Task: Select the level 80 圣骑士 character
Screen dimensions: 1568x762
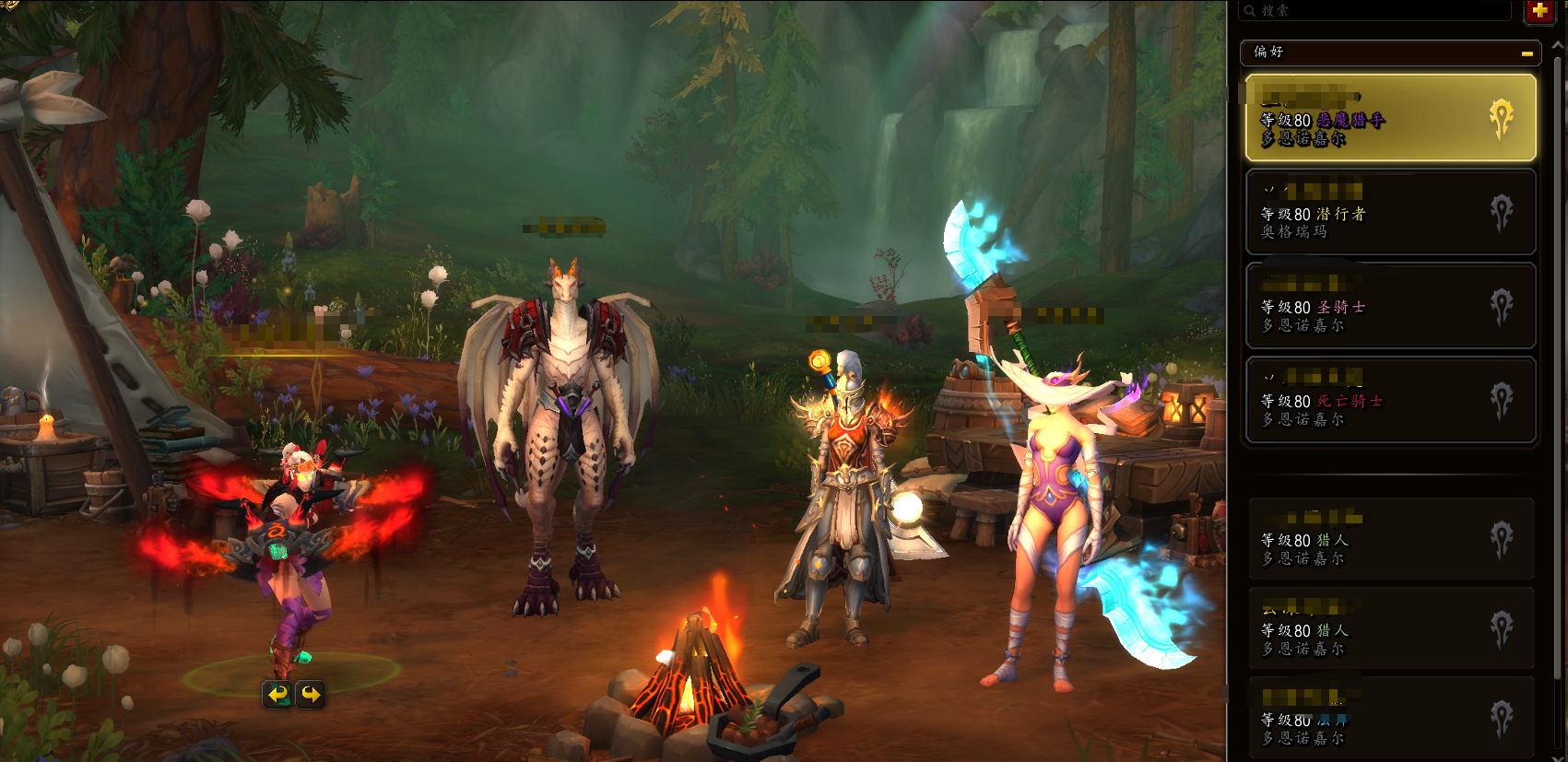Action: coord(1390,306)
